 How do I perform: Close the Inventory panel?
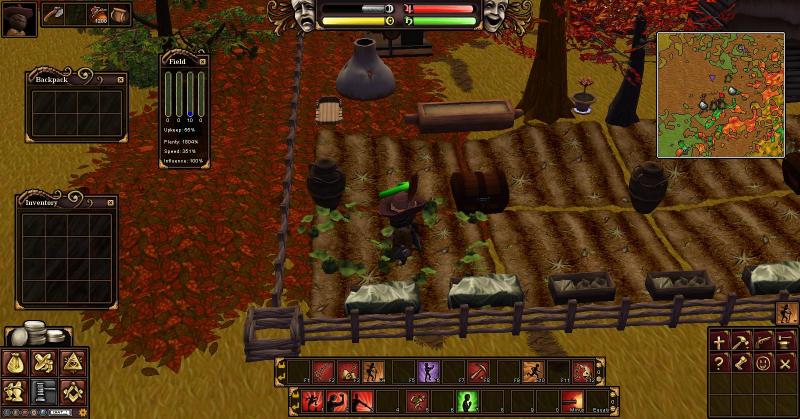112,202
